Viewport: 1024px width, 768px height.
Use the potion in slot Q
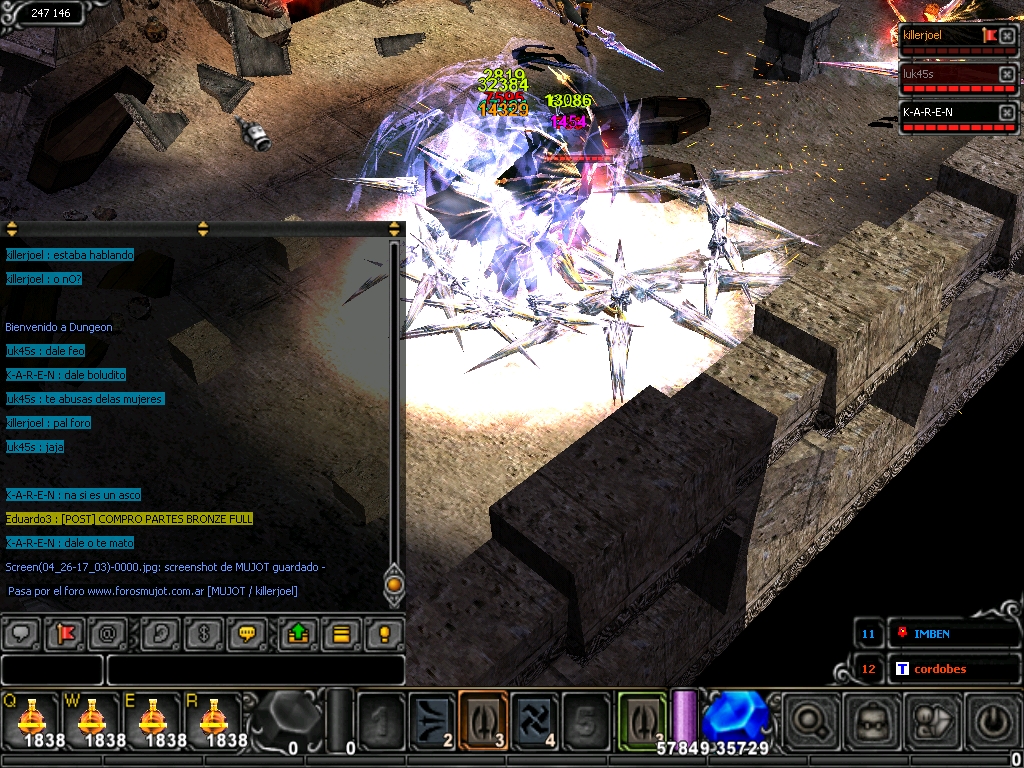click(32, 718)
